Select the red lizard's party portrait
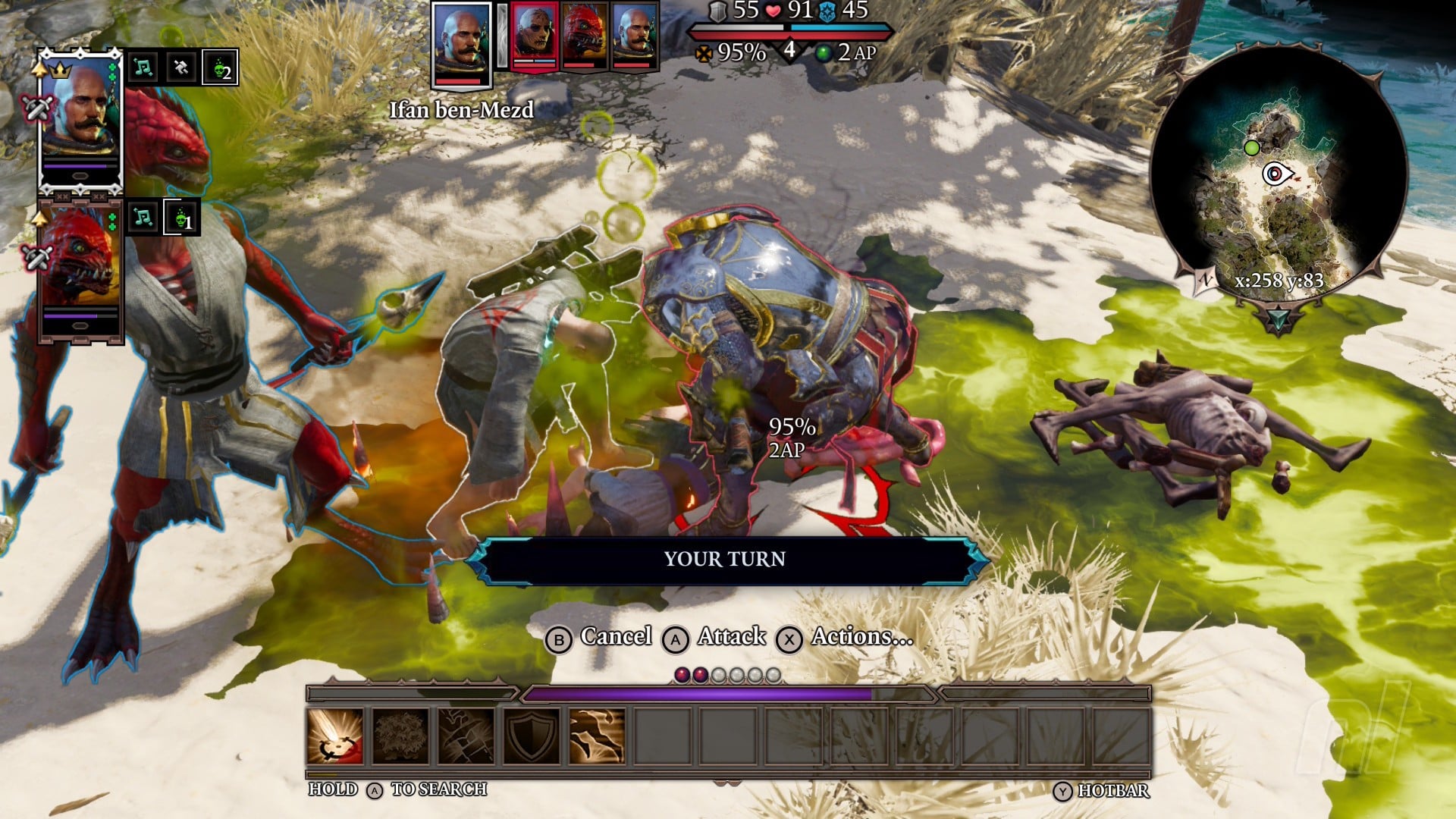Viewport: 1456px width, 819px height. point(80,265)
